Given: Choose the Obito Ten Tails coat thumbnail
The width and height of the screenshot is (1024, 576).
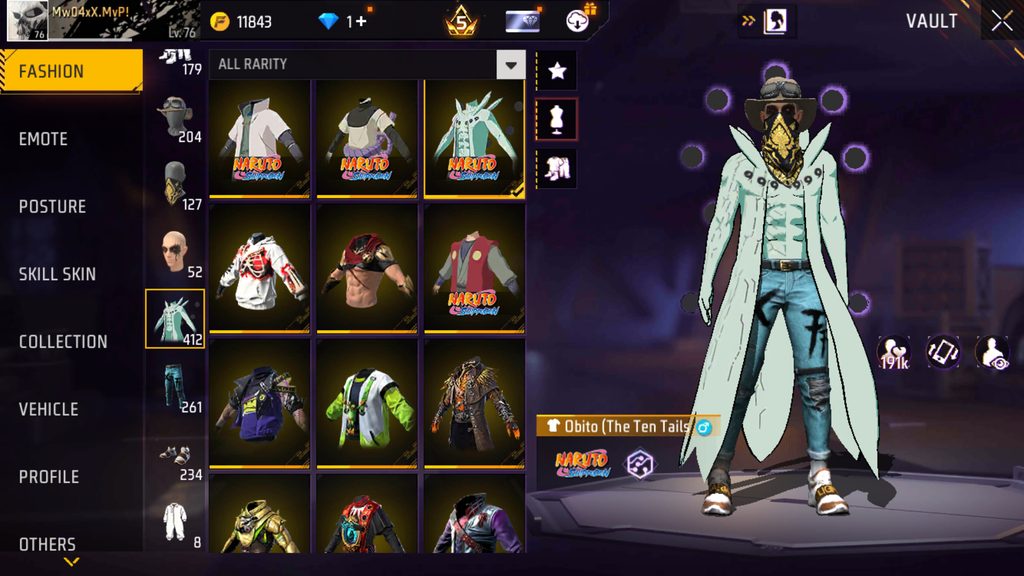Looking at the screenshot, I should click(474, 138).
